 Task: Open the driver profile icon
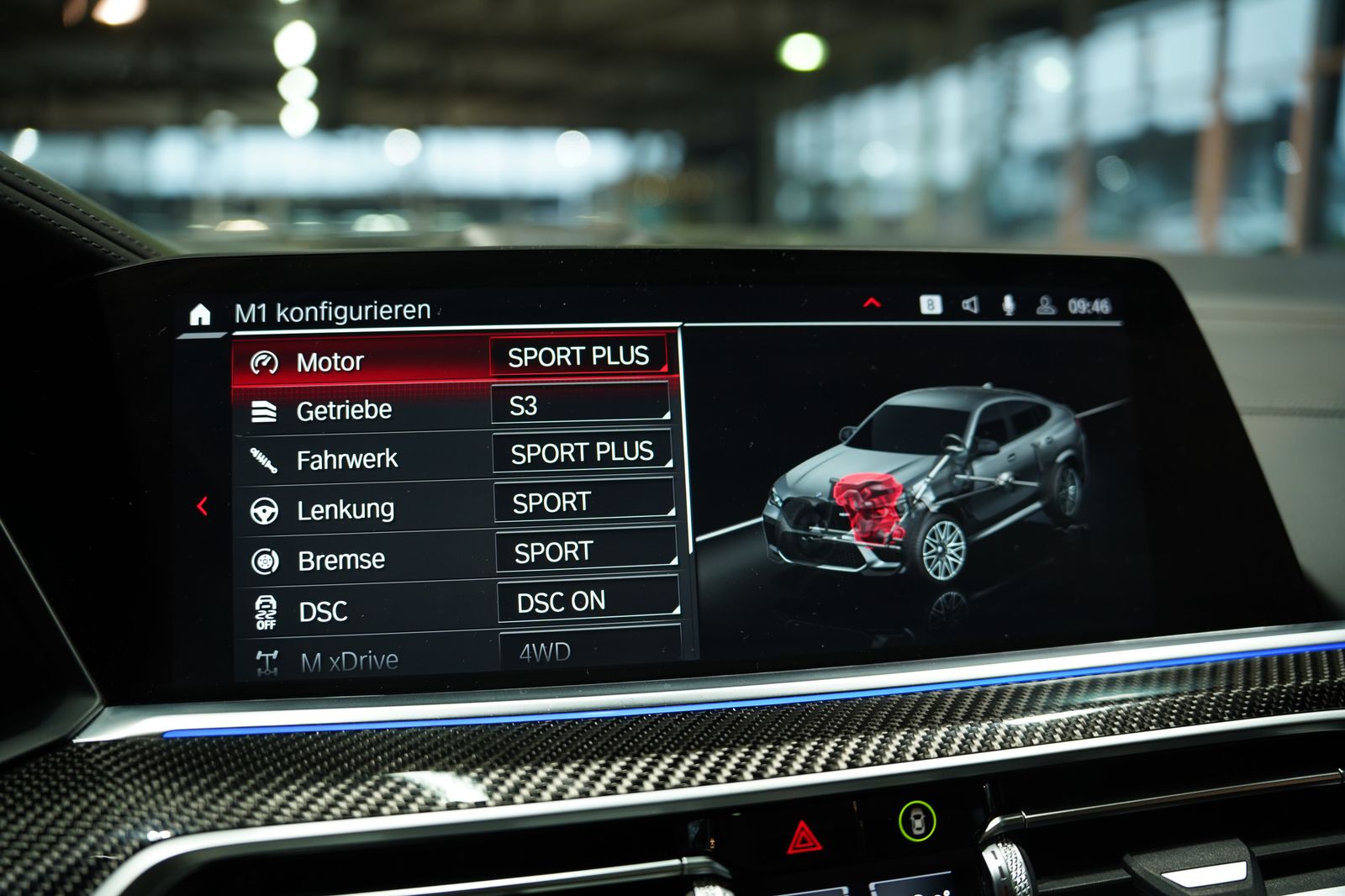pos(1046,305)
